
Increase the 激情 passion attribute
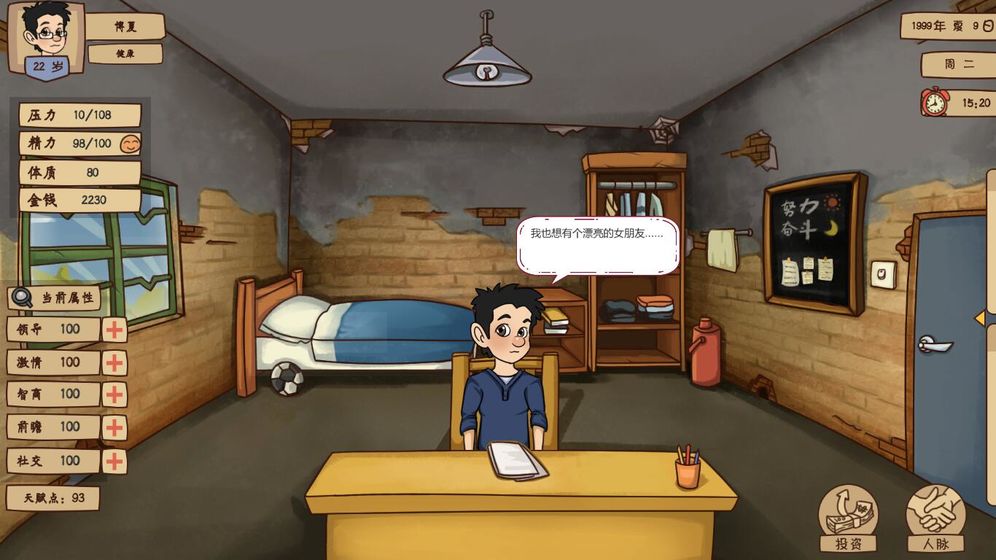tap(115, 362)
